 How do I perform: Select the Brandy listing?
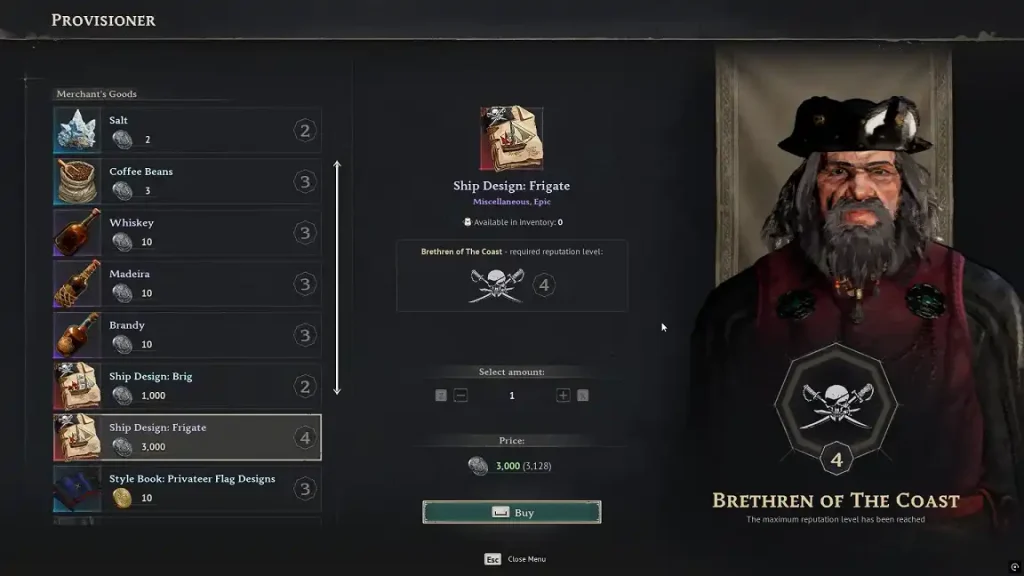[187, 335]
